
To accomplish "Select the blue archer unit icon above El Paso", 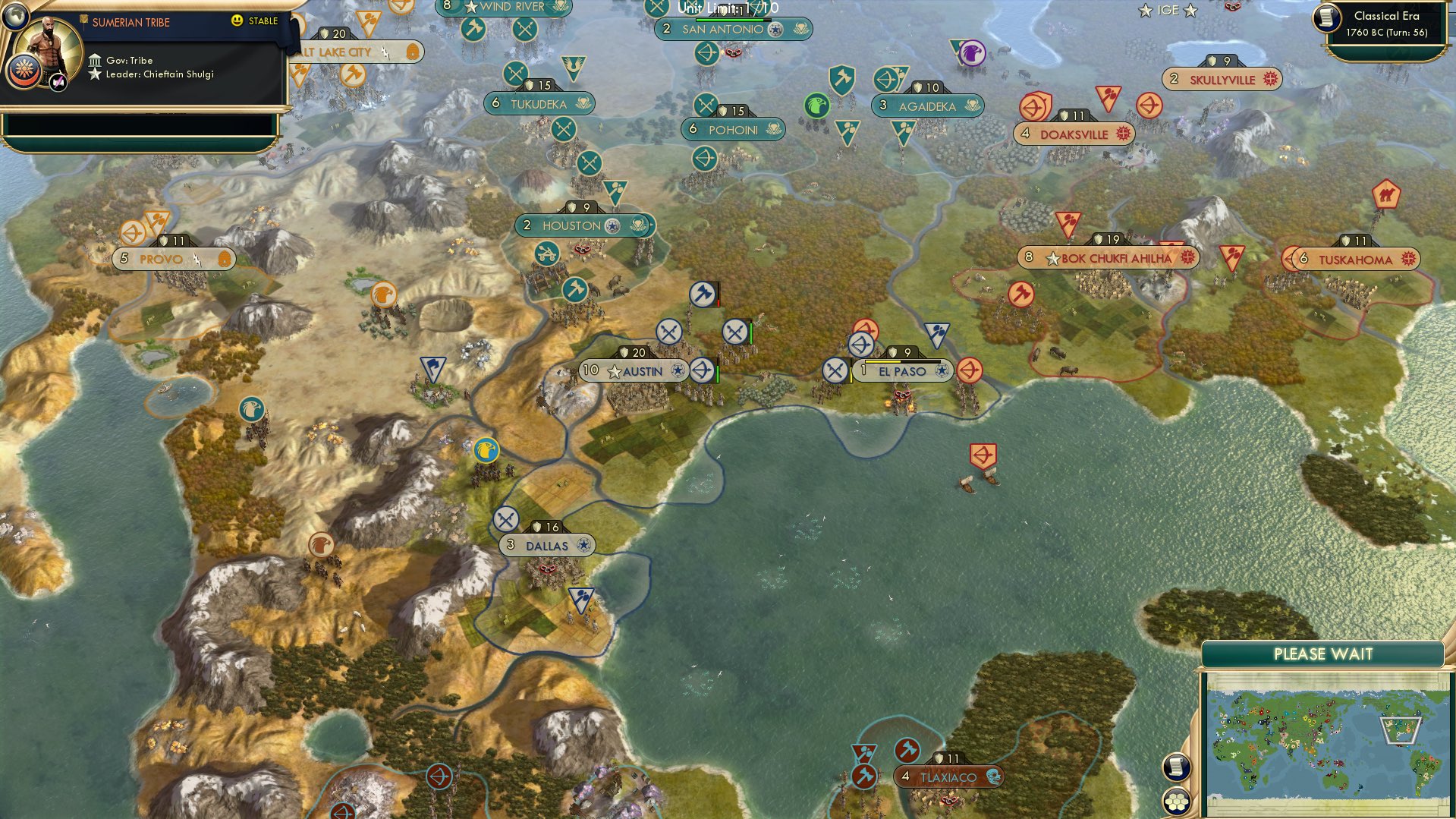I will 861,345.
